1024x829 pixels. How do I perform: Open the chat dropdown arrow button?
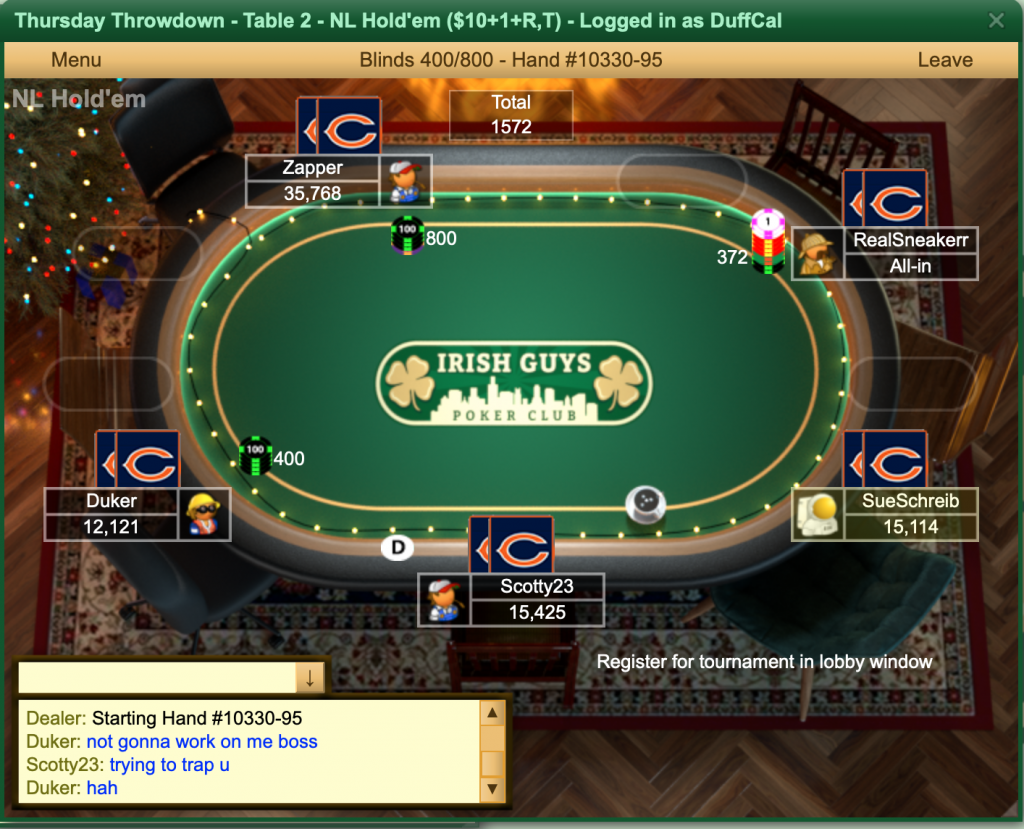pos(310,677)
